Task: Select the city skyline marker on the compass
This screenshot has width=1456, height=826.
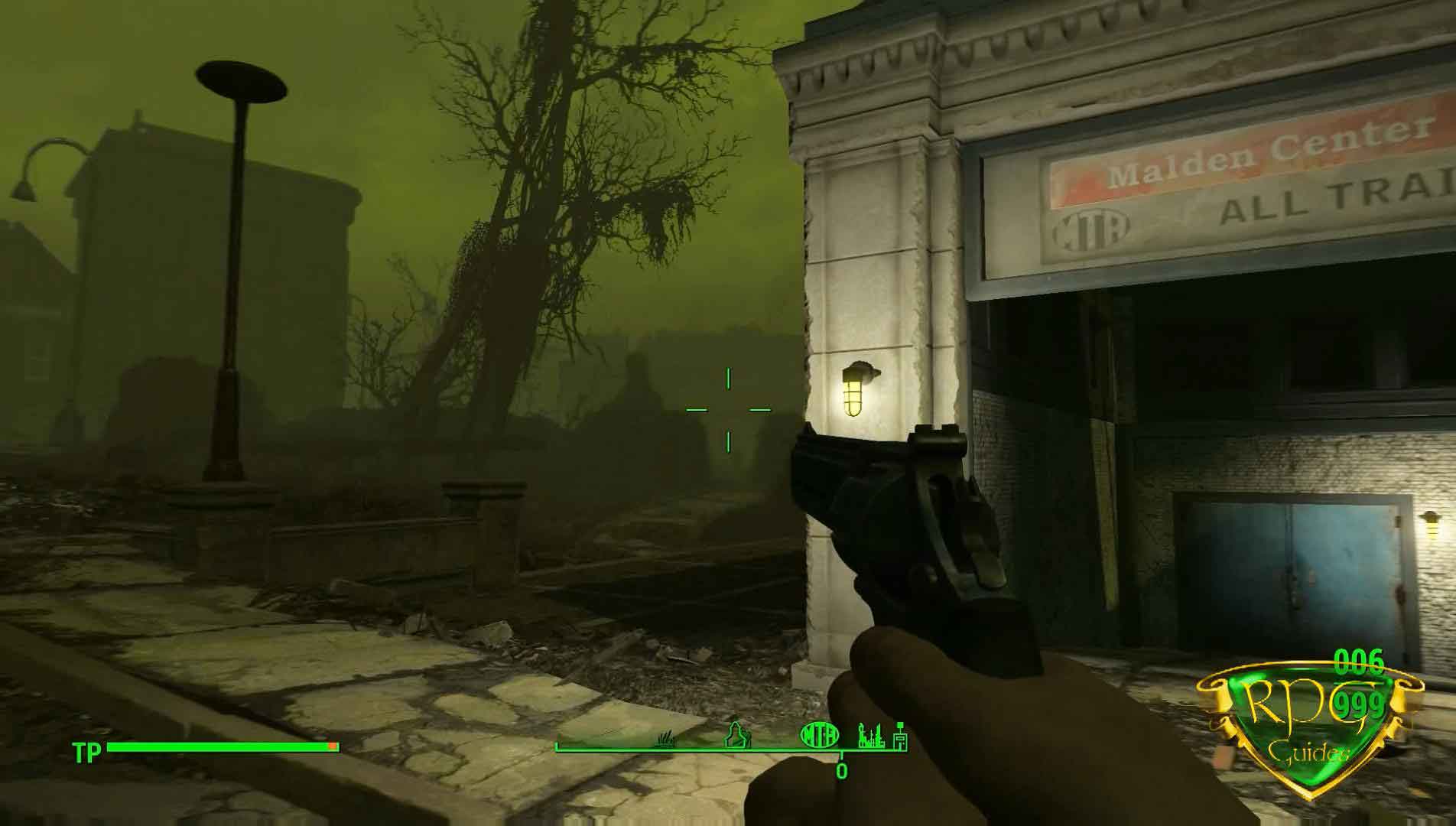Action: [x=871, y=736]
